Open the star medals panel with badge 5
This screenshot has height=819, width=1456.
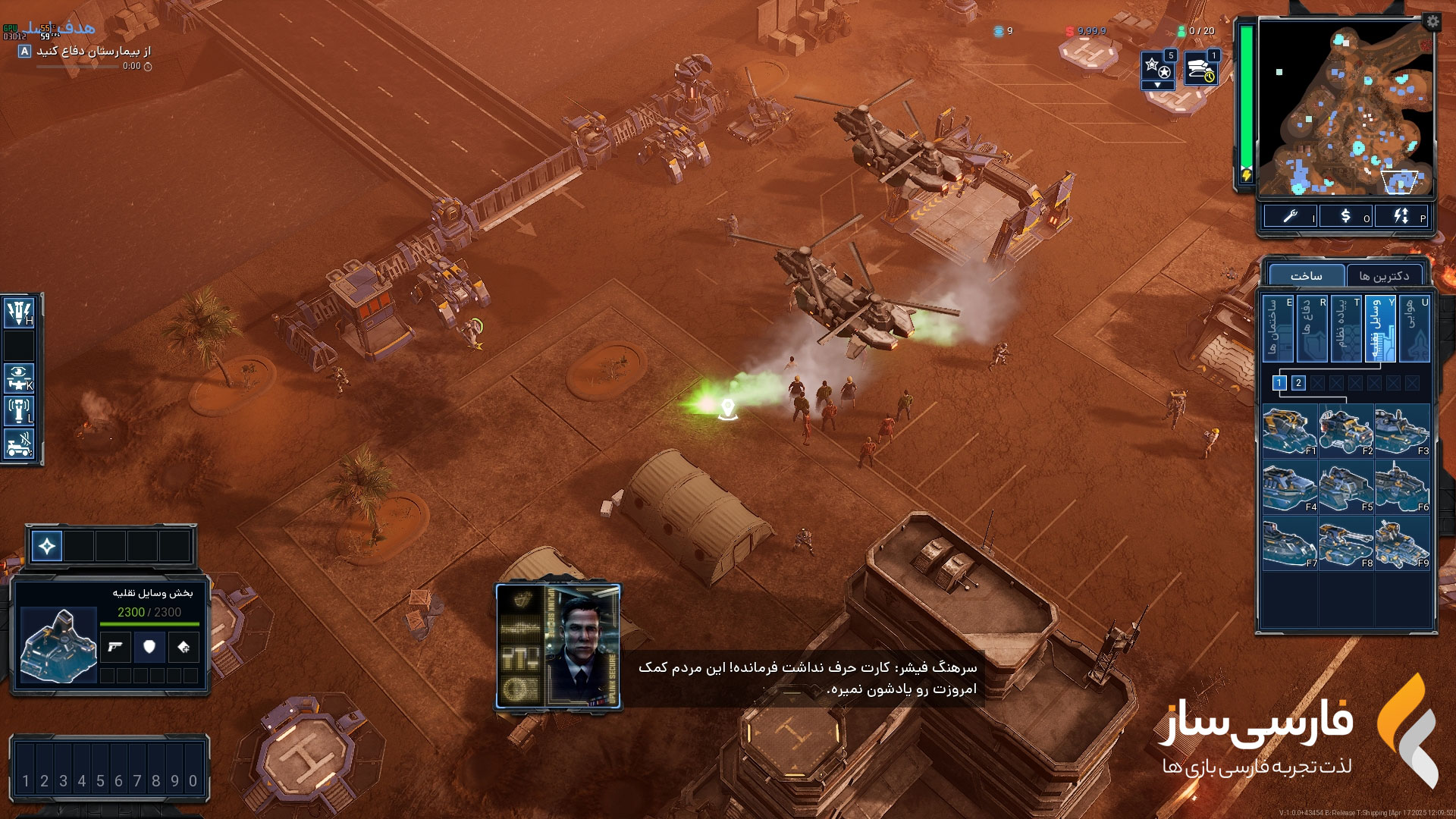point(1158,68)
